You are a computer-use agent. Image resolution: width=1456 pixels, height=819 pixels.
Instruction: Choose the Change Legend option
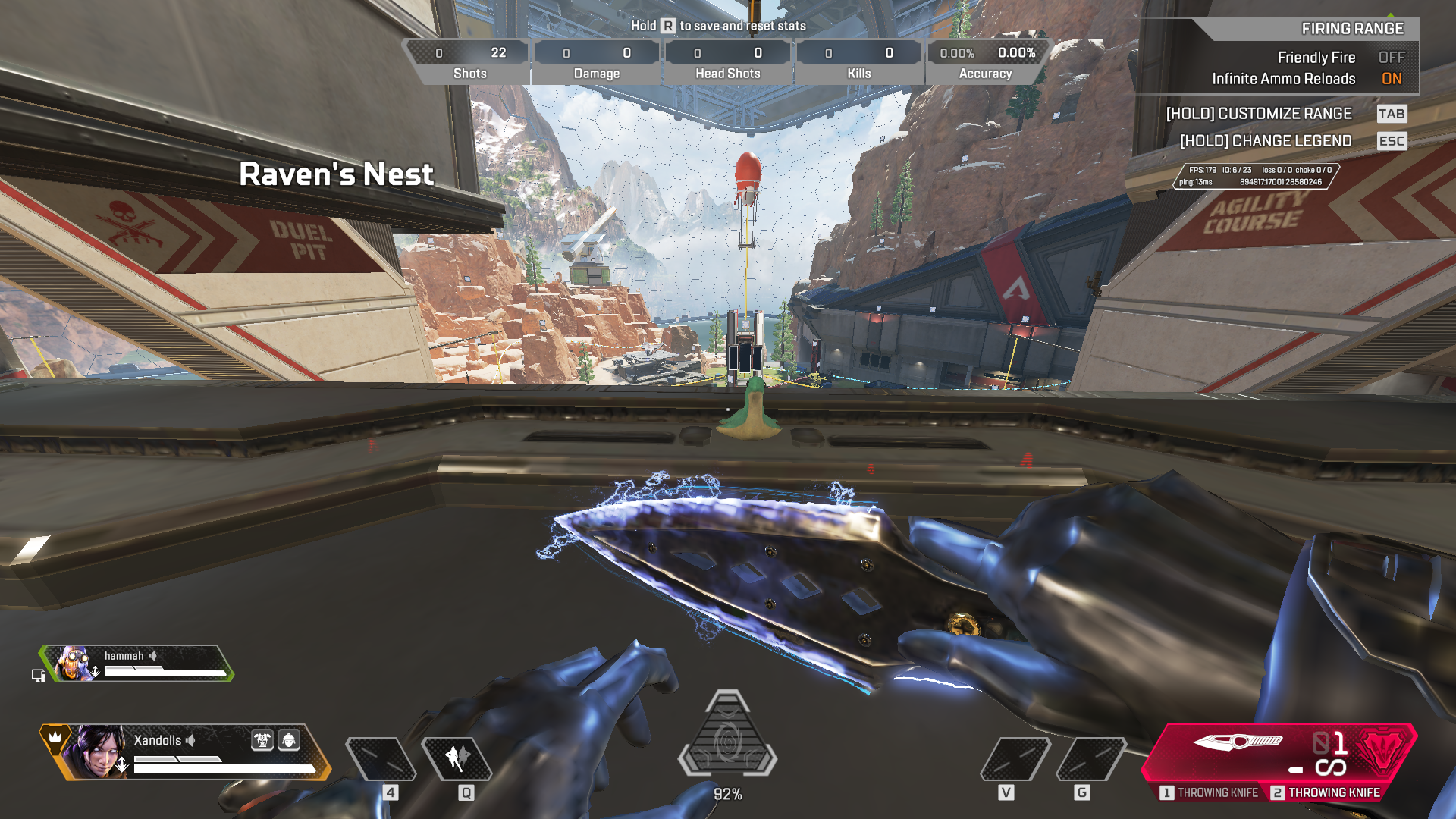pos(1266,141)
